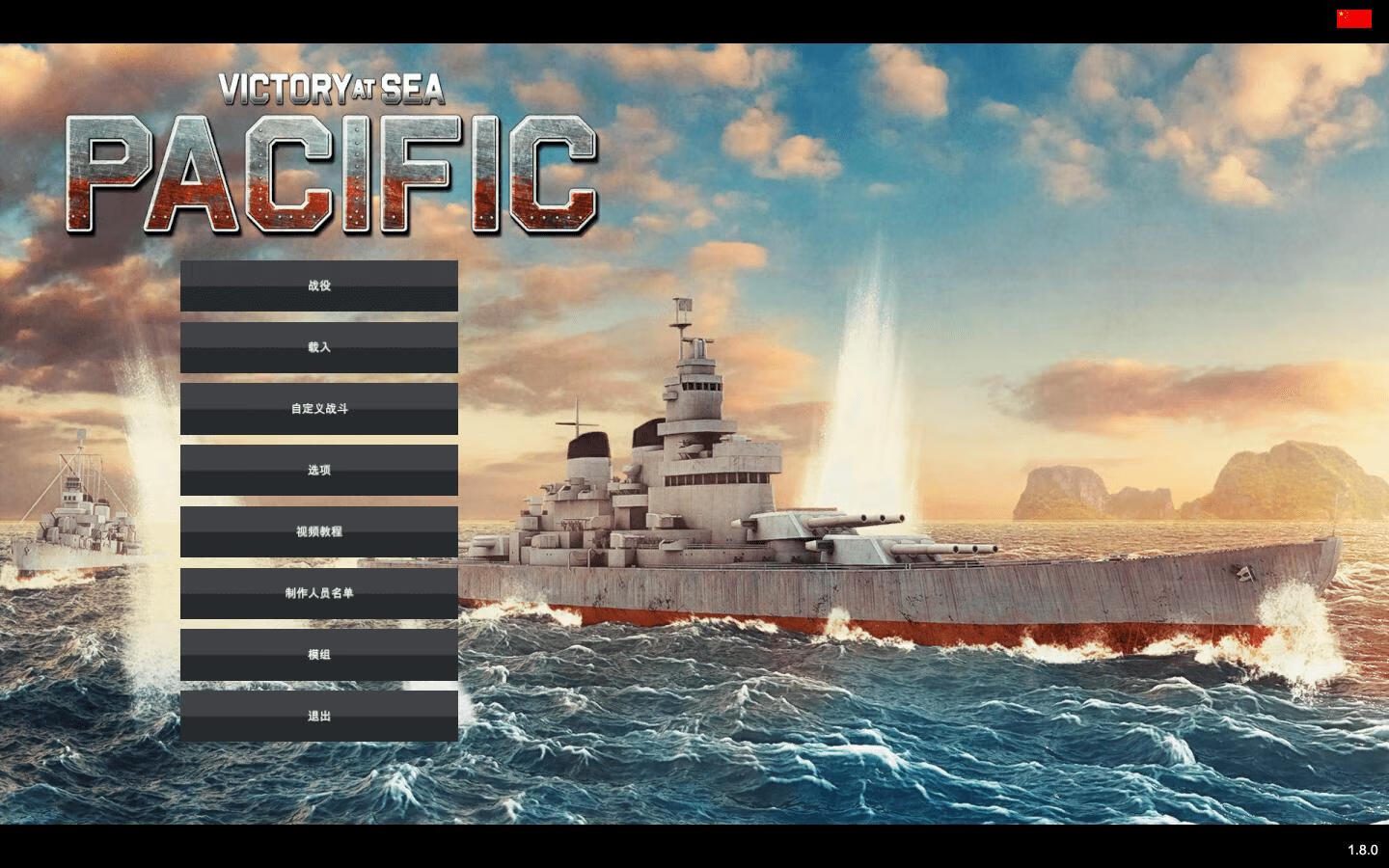Screen dimensions: 1389x868
Task: Select 自定义战斗 custom battle
Action: tap(319, 409)
